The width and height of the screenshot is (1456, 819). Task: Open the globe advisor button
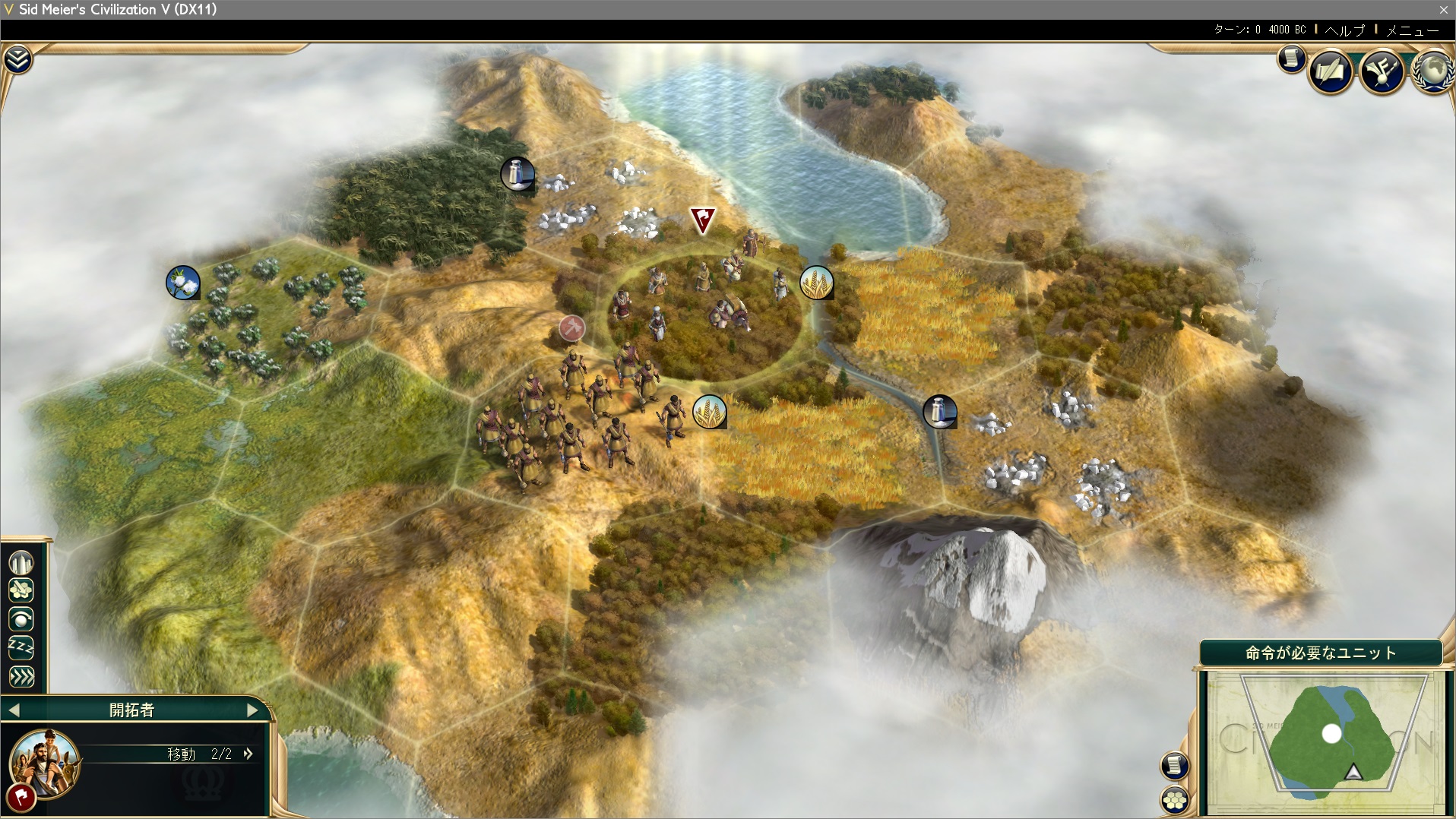point(1432,71)
